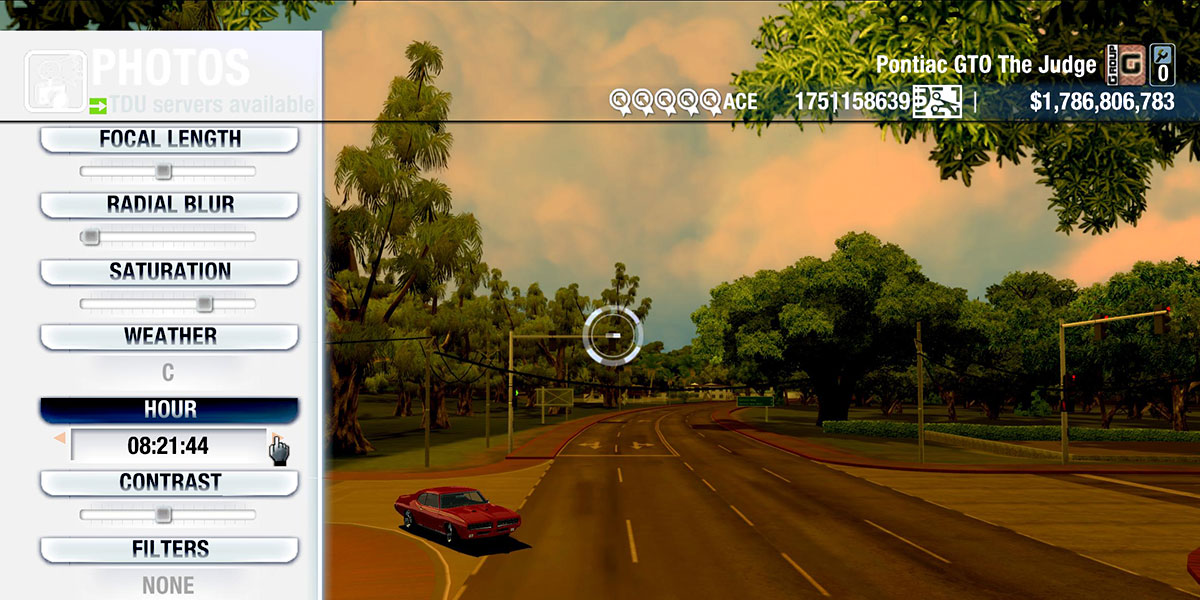Image resolution: width=1200 pixels, height=600 pixels.
Task: Click the Radial Blur slider handle
Action: (91, 237)
